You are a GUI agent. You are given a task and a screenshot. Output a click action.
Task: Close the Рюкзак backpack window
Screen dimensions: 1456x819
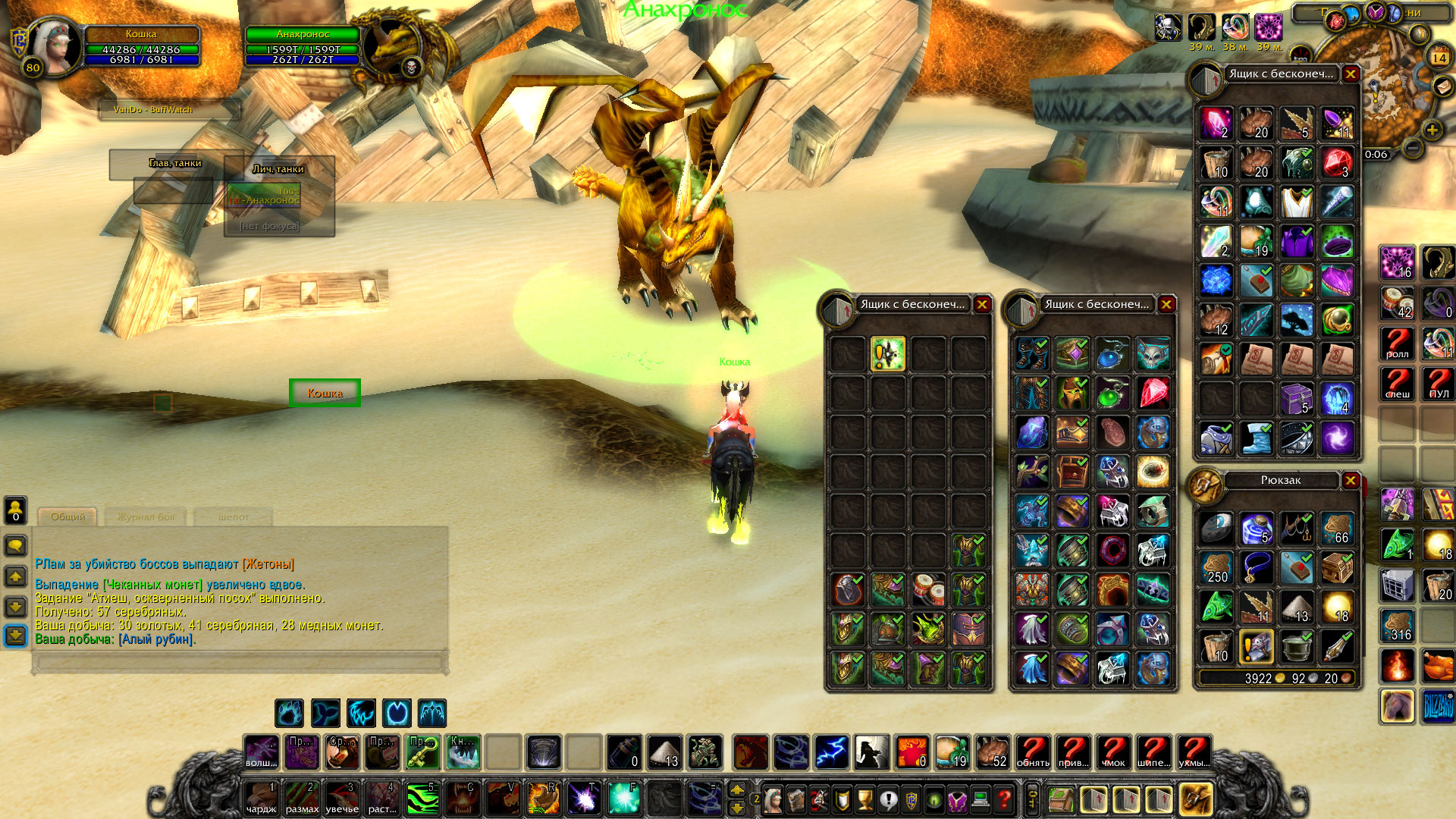pos(1351,481)
